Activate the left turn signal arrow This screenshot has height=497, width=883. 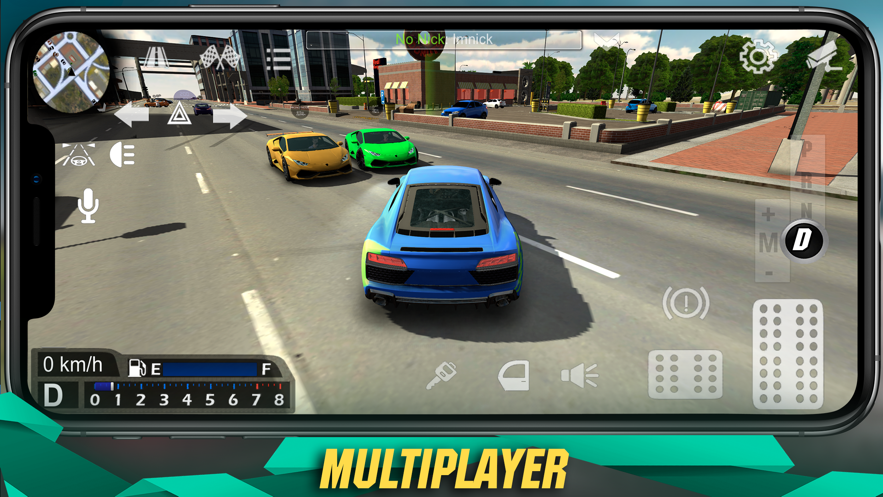coord(132,114)
